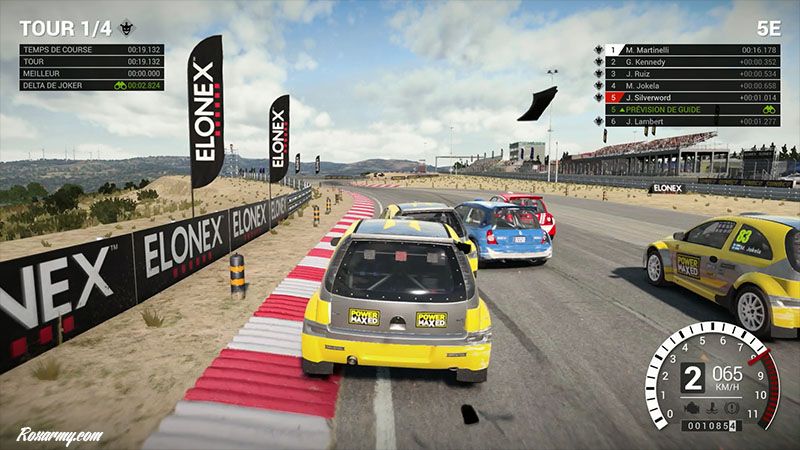Image resolution: width=800 pixels, height=450 pixels.
Task: Choose J. Ruiz in the race standings
Action: [x=690, y=73]
